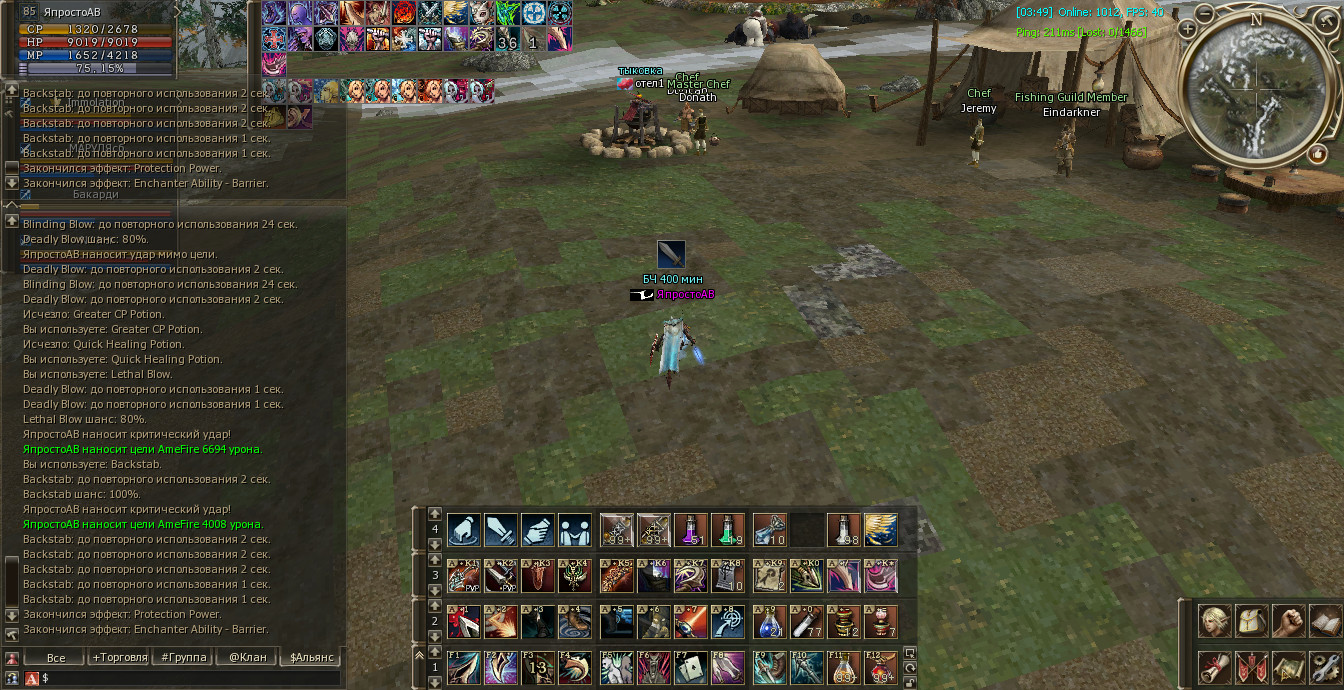1344x690 pixels.
Task: Open the inventory bag icon
Action: (1252, 621)
